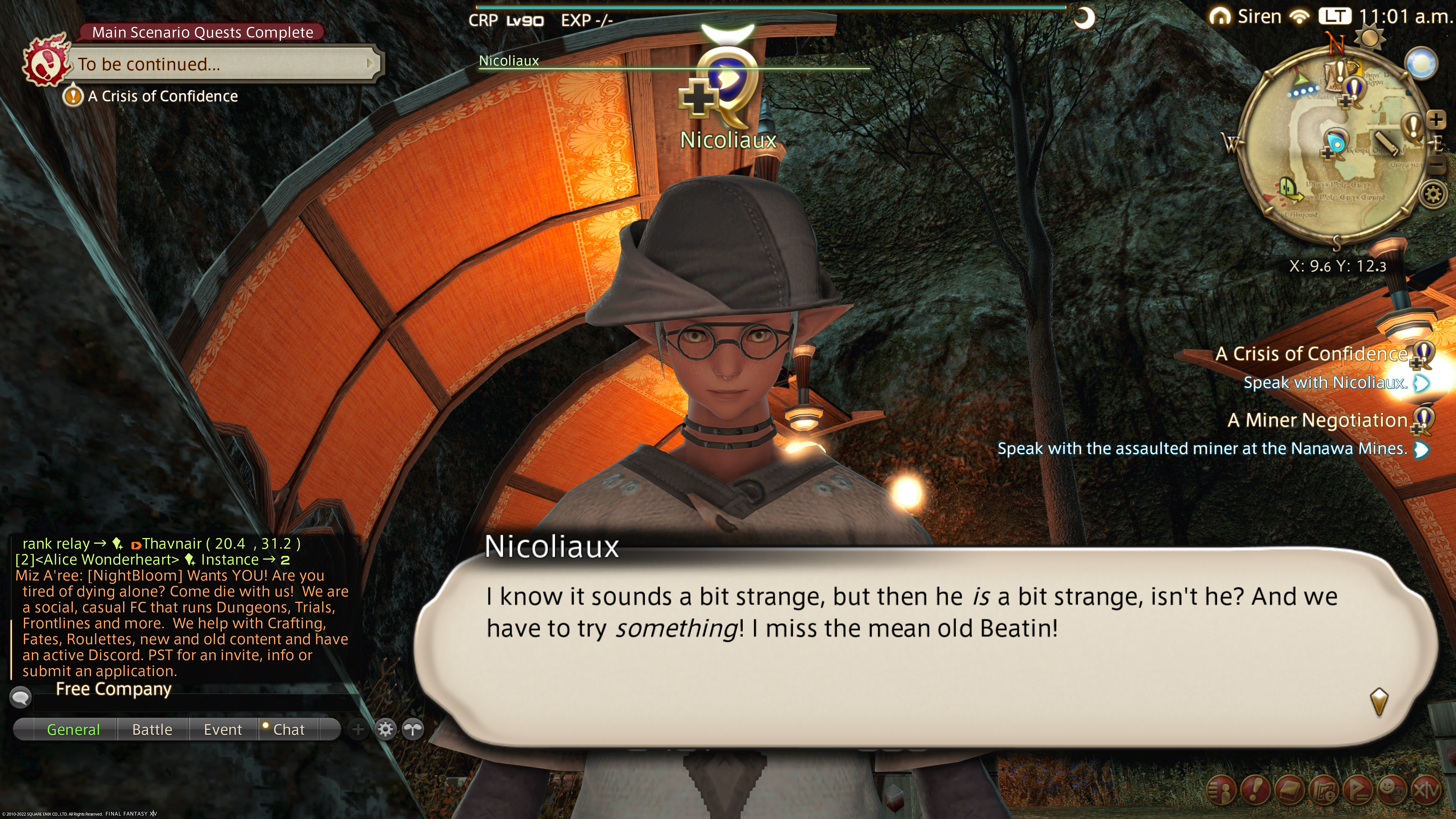Open chat log settings gear
Image resolution: width=1456 pixels, height=819 pixels.
click(x=386, y=729)
